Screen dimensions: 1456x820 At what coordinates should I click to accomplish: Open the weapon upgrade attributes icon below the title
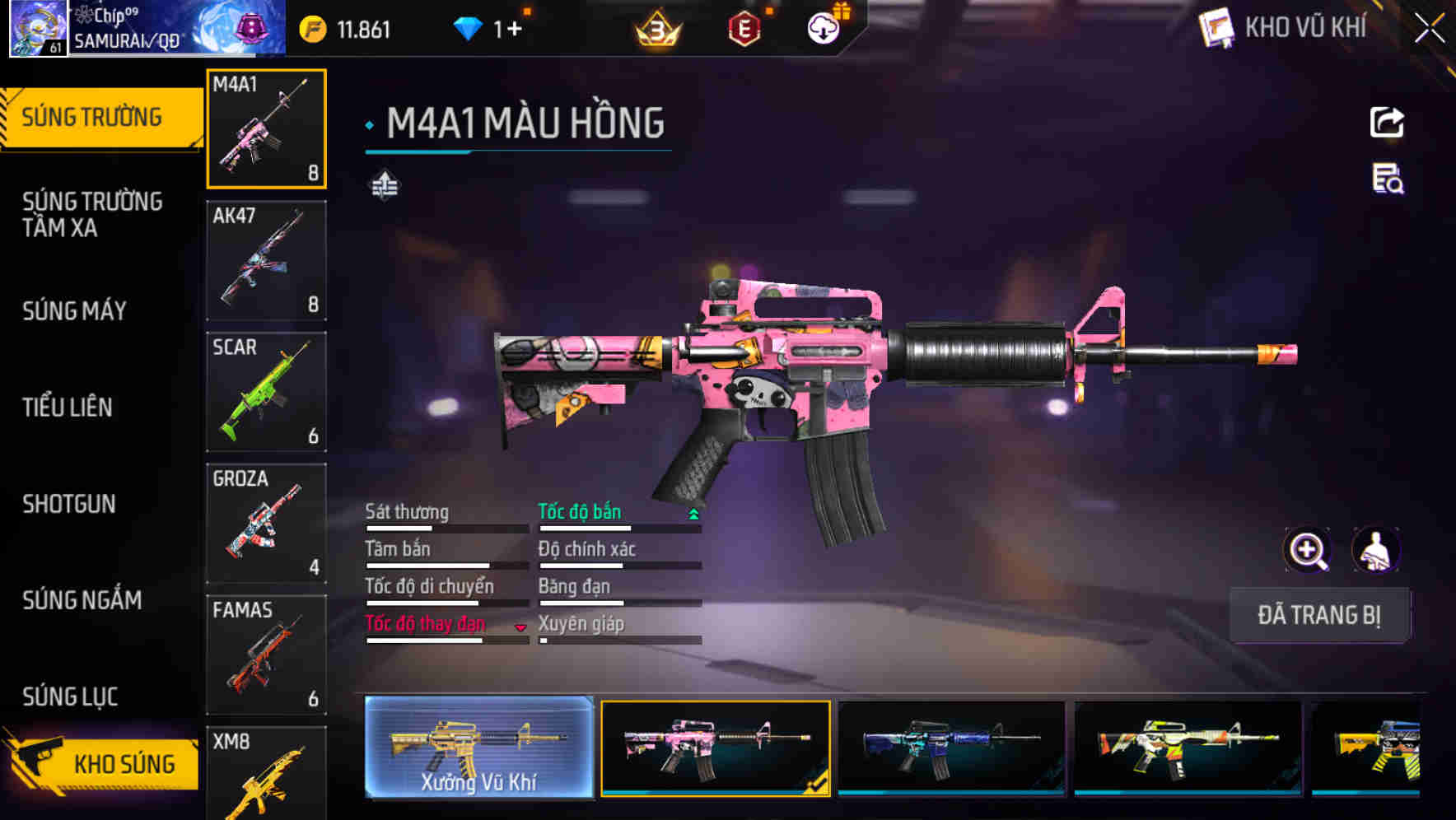click(x=384, y=184)
